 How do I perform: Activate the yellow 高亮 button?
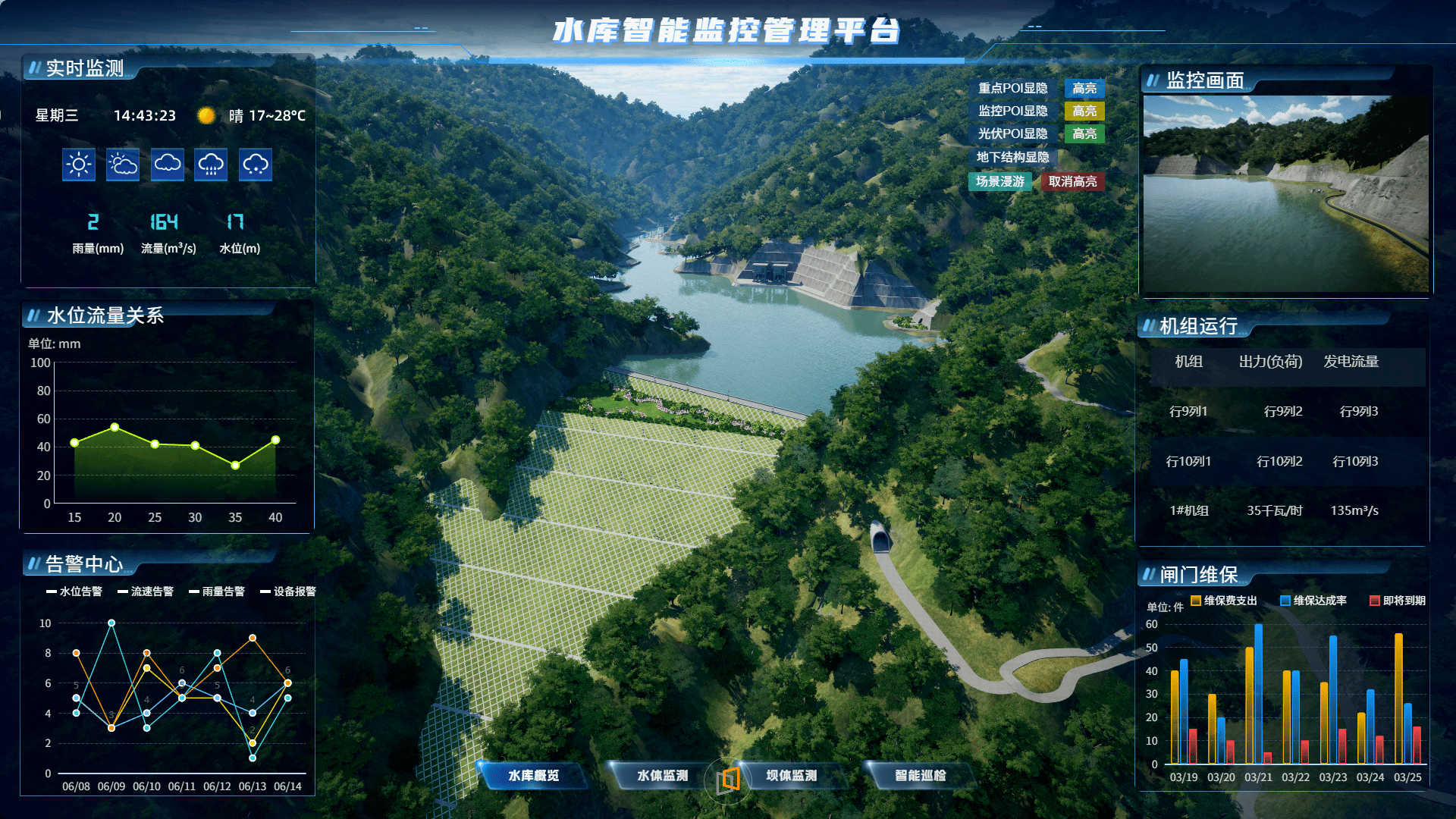pos(1084,111)
